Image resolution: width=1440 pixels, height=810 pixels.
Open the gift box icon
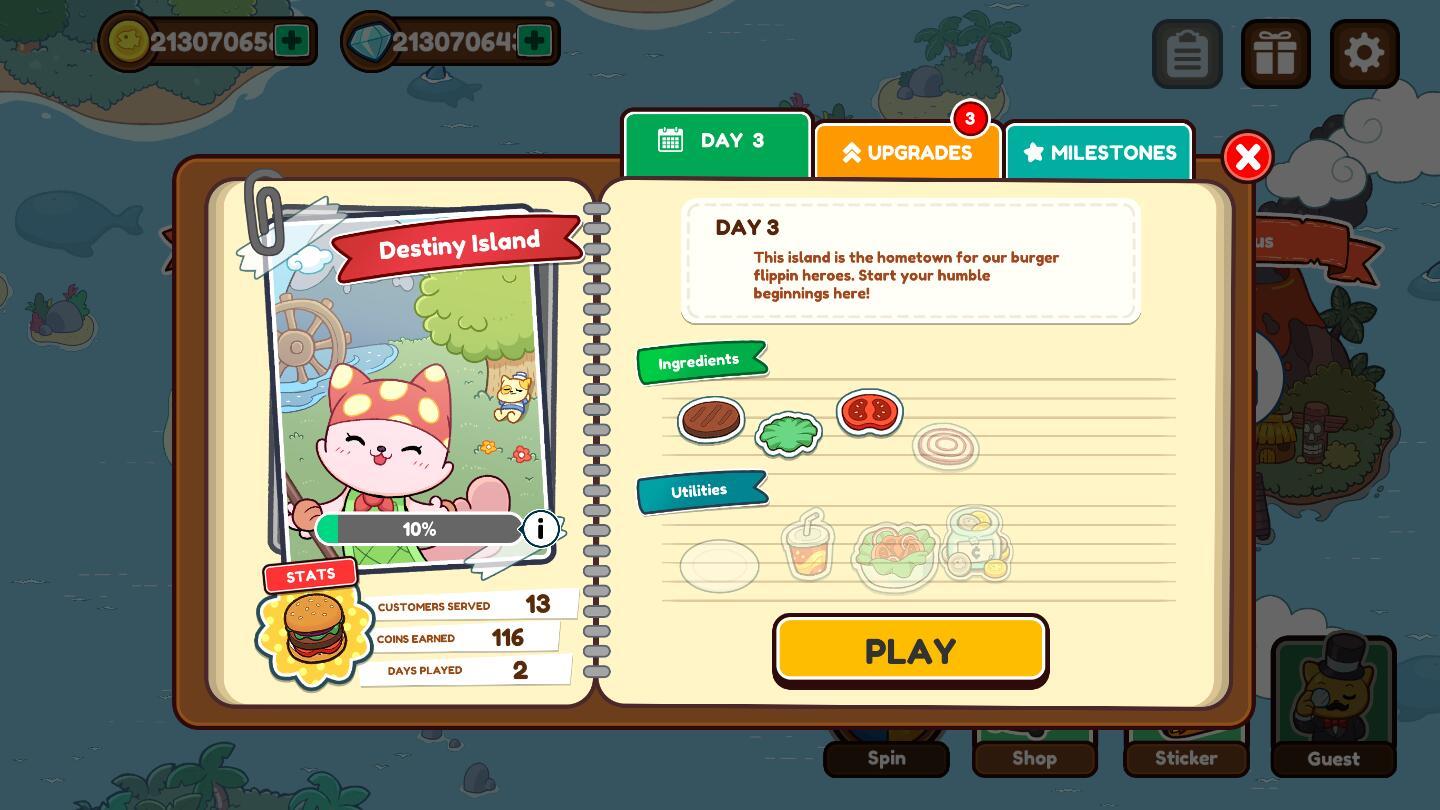coord(1276,54)
